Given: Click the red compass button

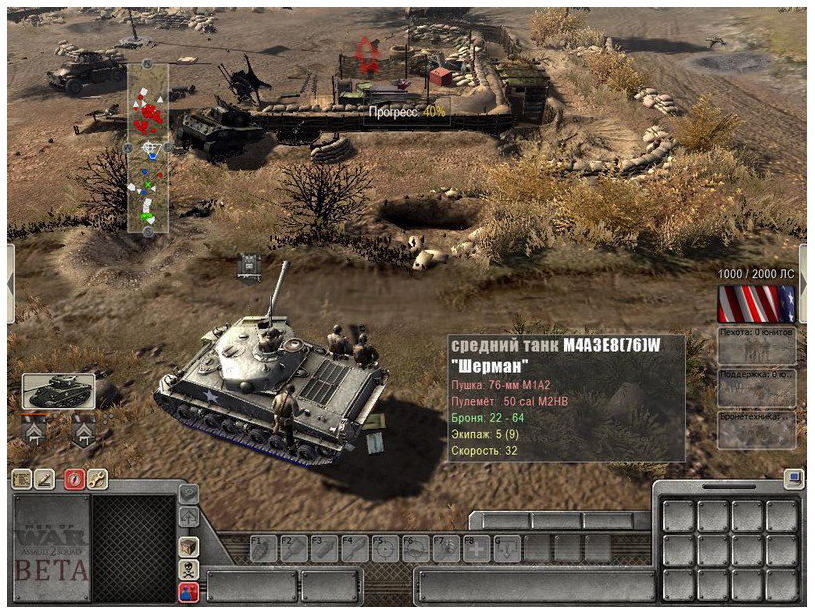Looking at the screenshot, I should coord(75,478).
